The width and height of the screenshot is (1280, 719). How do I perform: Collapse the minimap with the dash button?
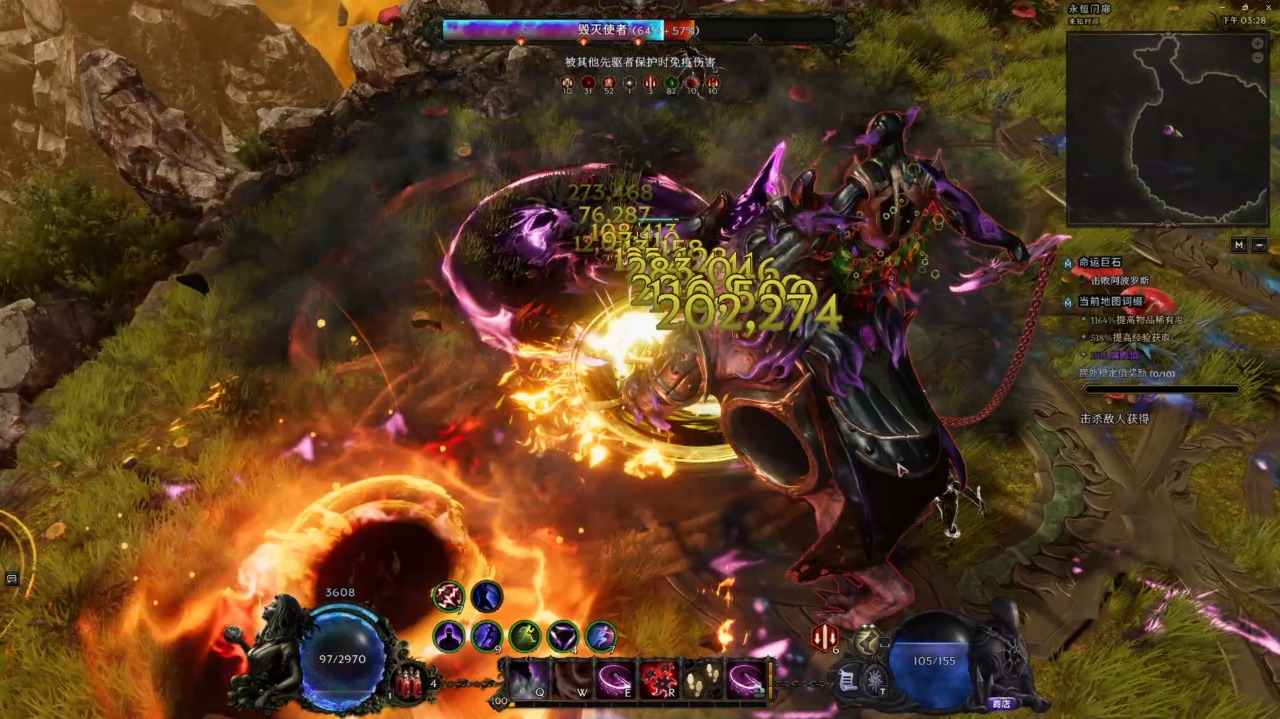click(1259, 245)
